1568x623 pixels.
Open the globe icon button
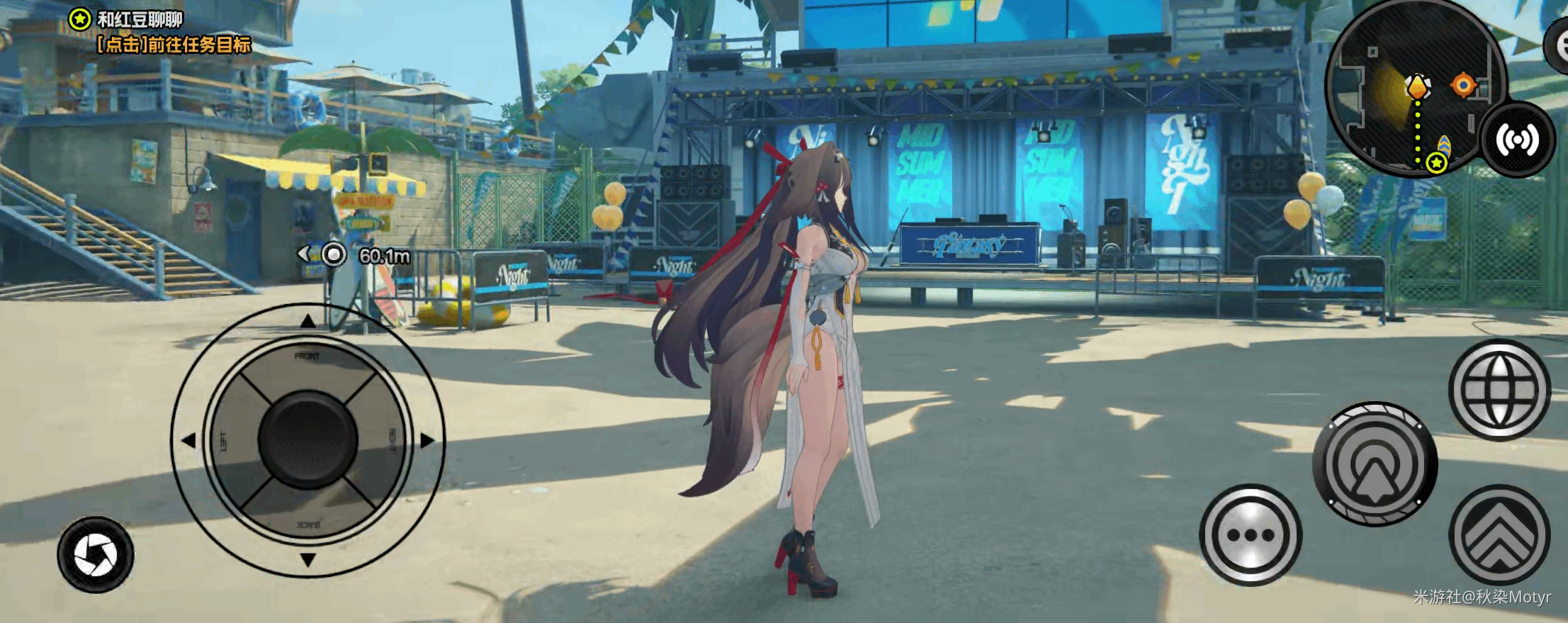pyautogui.click(x=1499, y=389)
